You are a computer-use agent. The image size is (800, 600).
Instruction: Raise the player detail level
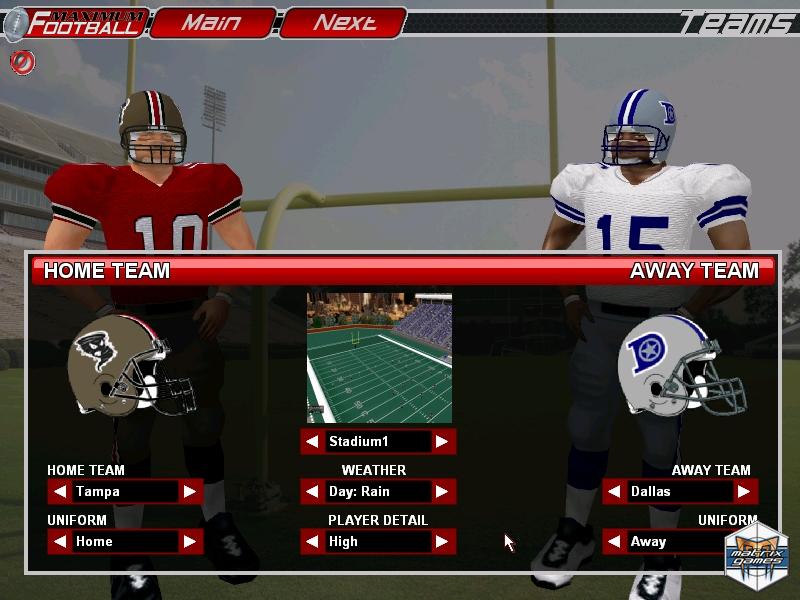[x=442, y=541]
